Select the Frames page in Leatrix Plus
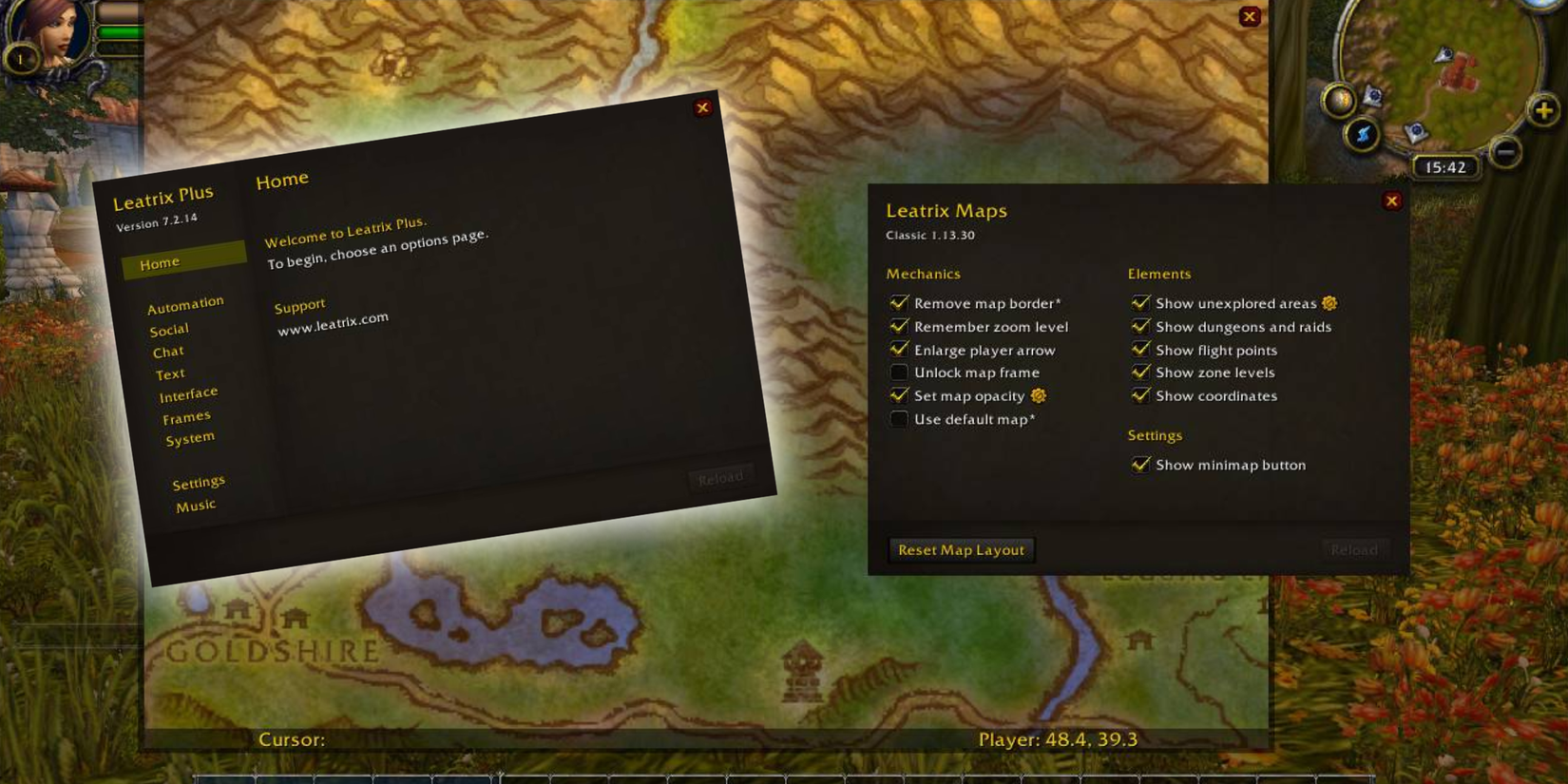The width and height of the screenshot is (1568, 784). coord(187,415)
